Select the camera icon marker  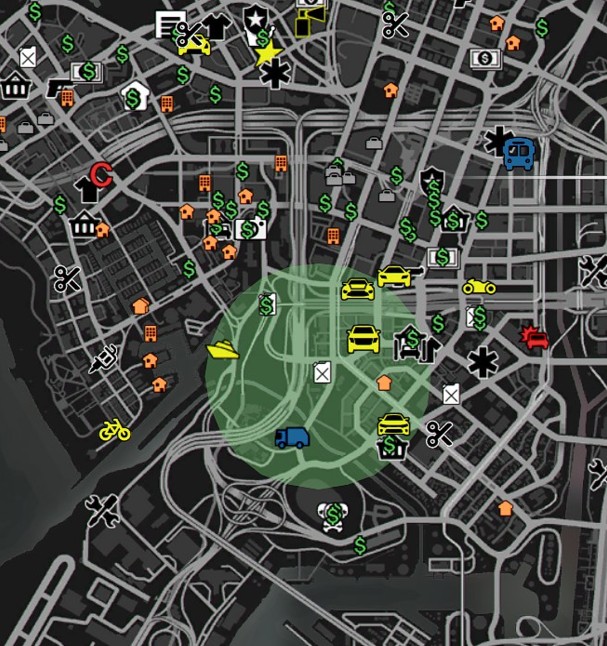pyautogui.click(x=254, y=231)
